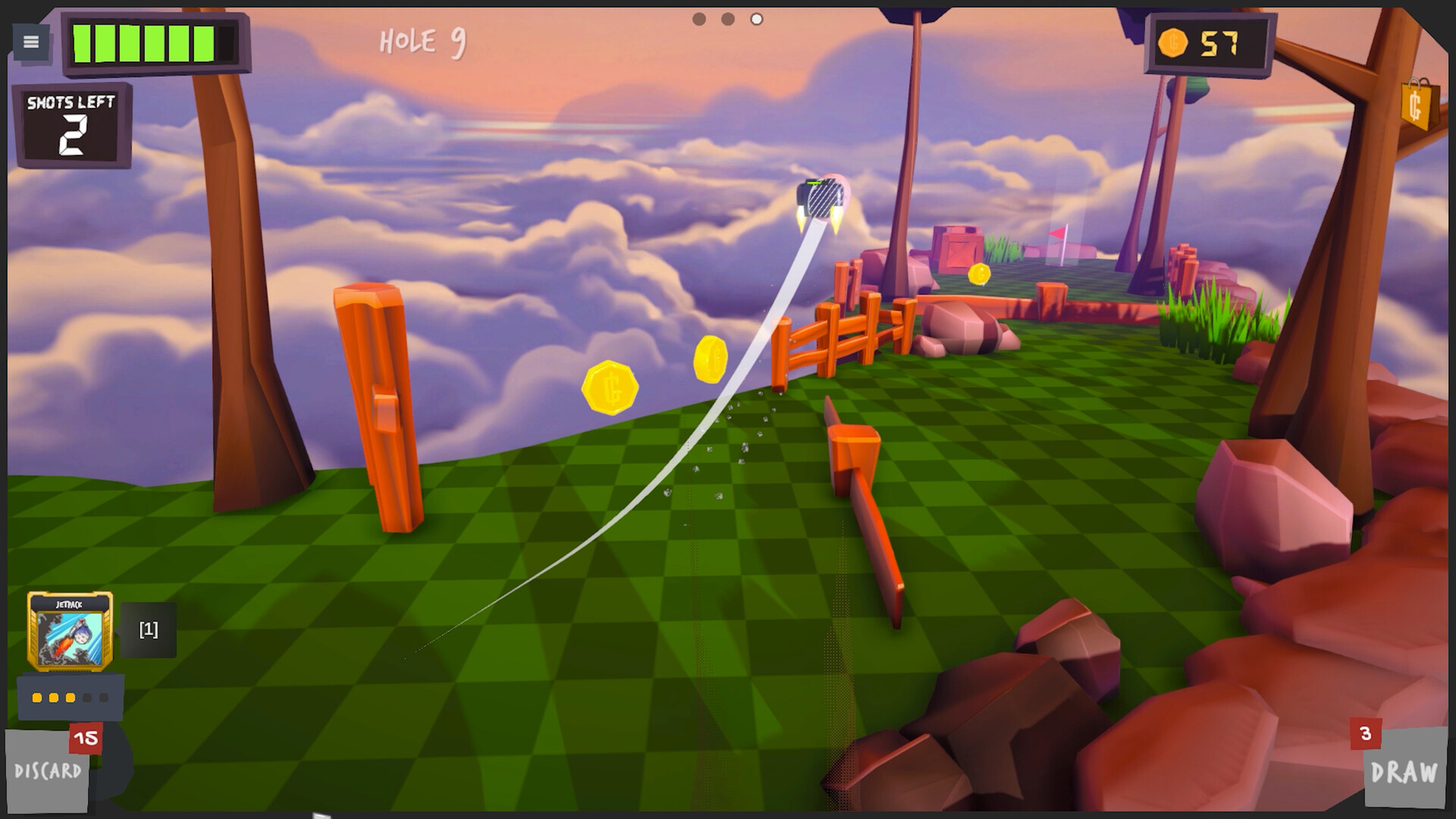This screenshot has width=1456, height=819.
Task: Click the red 15 badge on Discard
Action: 84,738
